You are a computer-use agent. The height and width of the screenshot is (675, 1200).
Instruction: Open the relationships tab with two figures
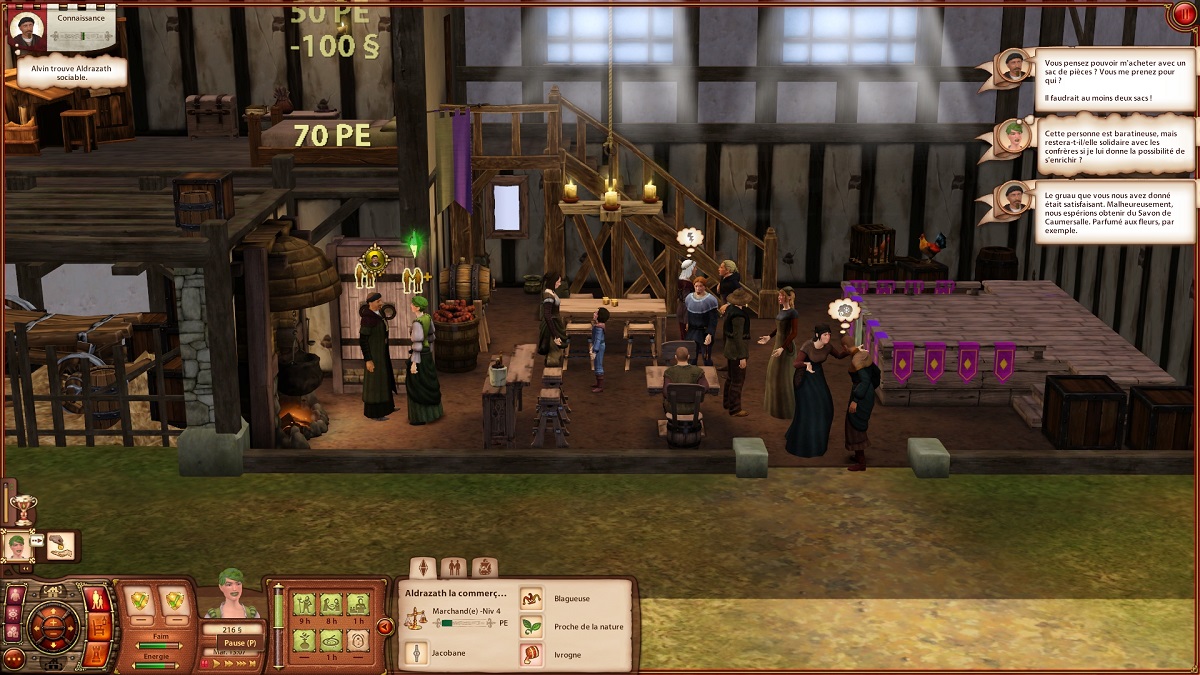pyautogui.click(x=453, y=567)
